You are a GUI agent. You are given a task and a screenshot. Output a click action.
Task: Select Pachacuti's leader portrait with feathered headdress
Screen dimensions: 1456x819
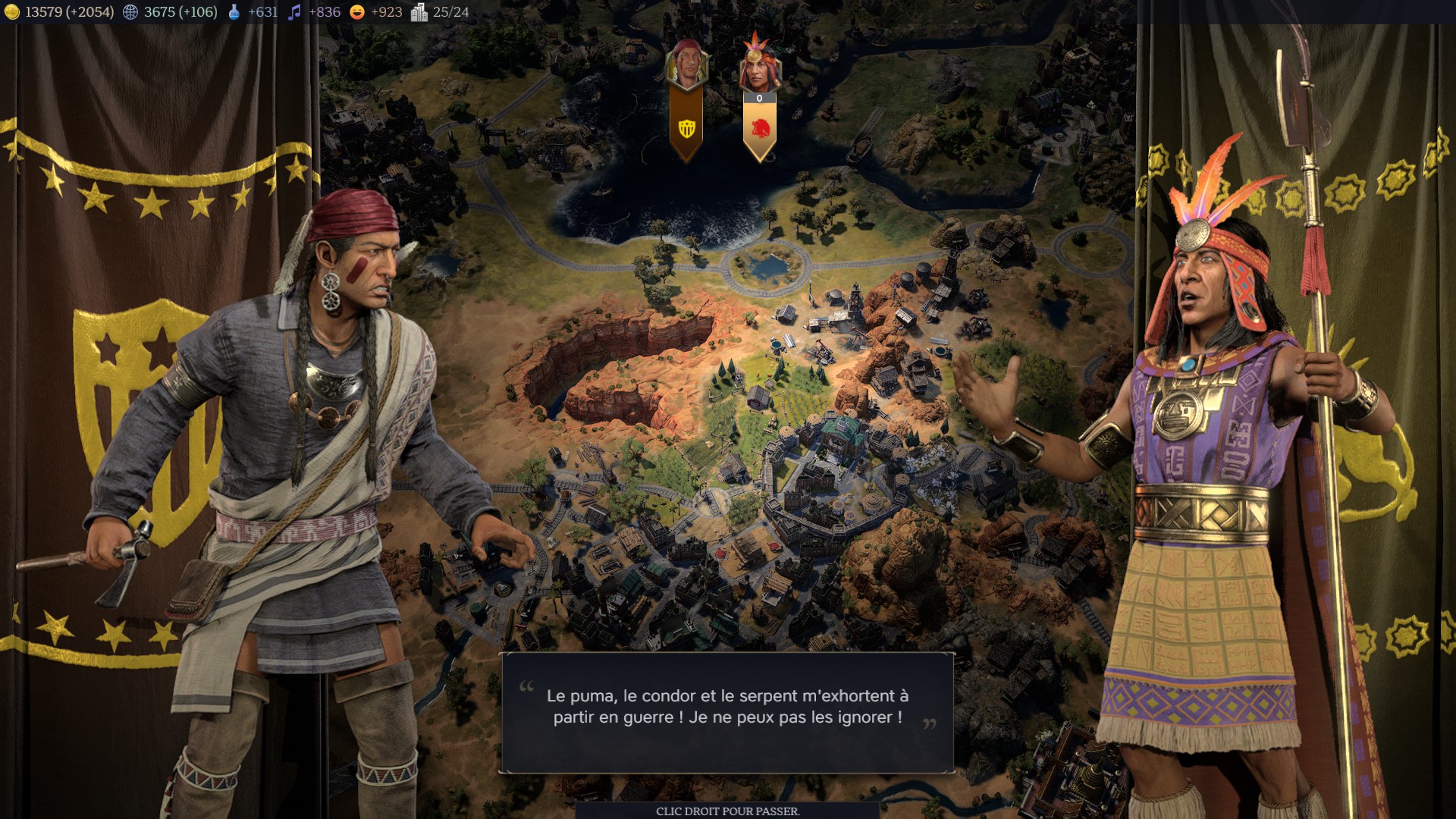758,66
